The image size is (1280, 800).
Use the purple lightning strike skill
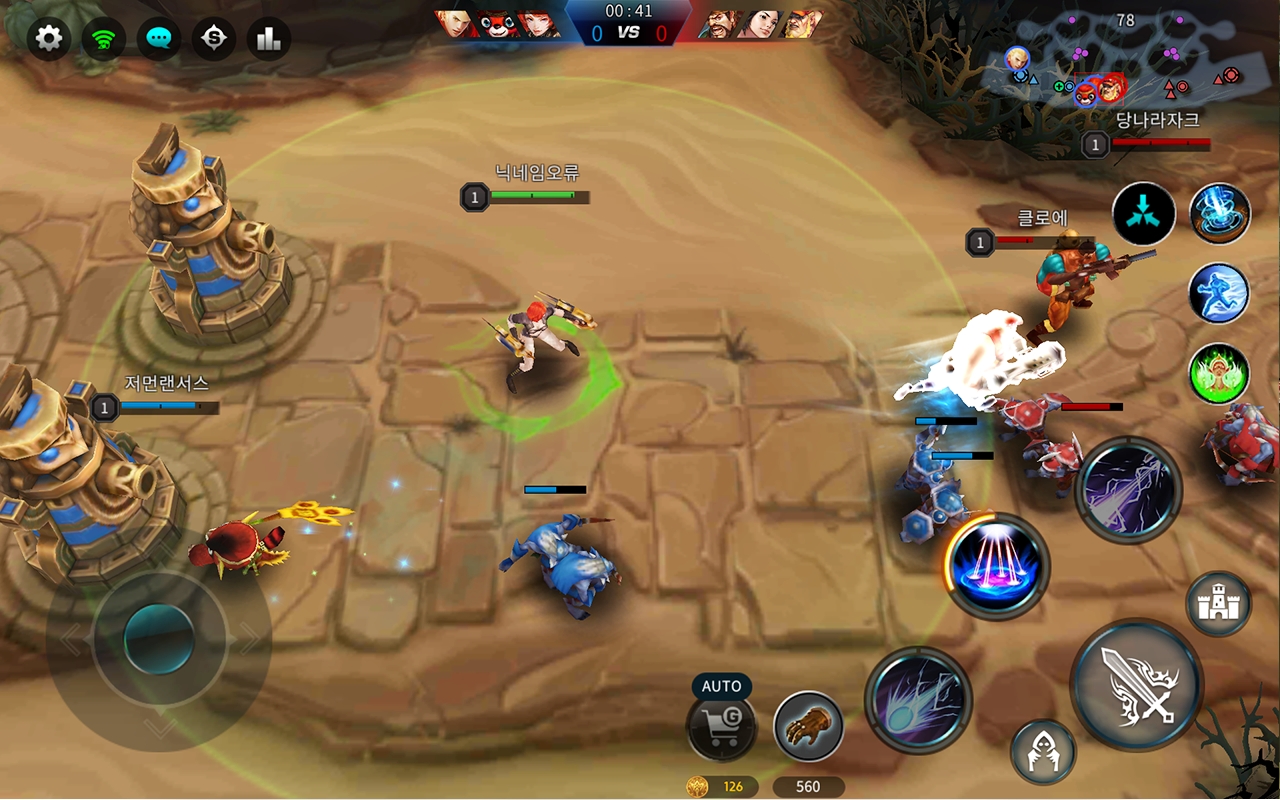pyautogui.click(x=1129, y=490)
